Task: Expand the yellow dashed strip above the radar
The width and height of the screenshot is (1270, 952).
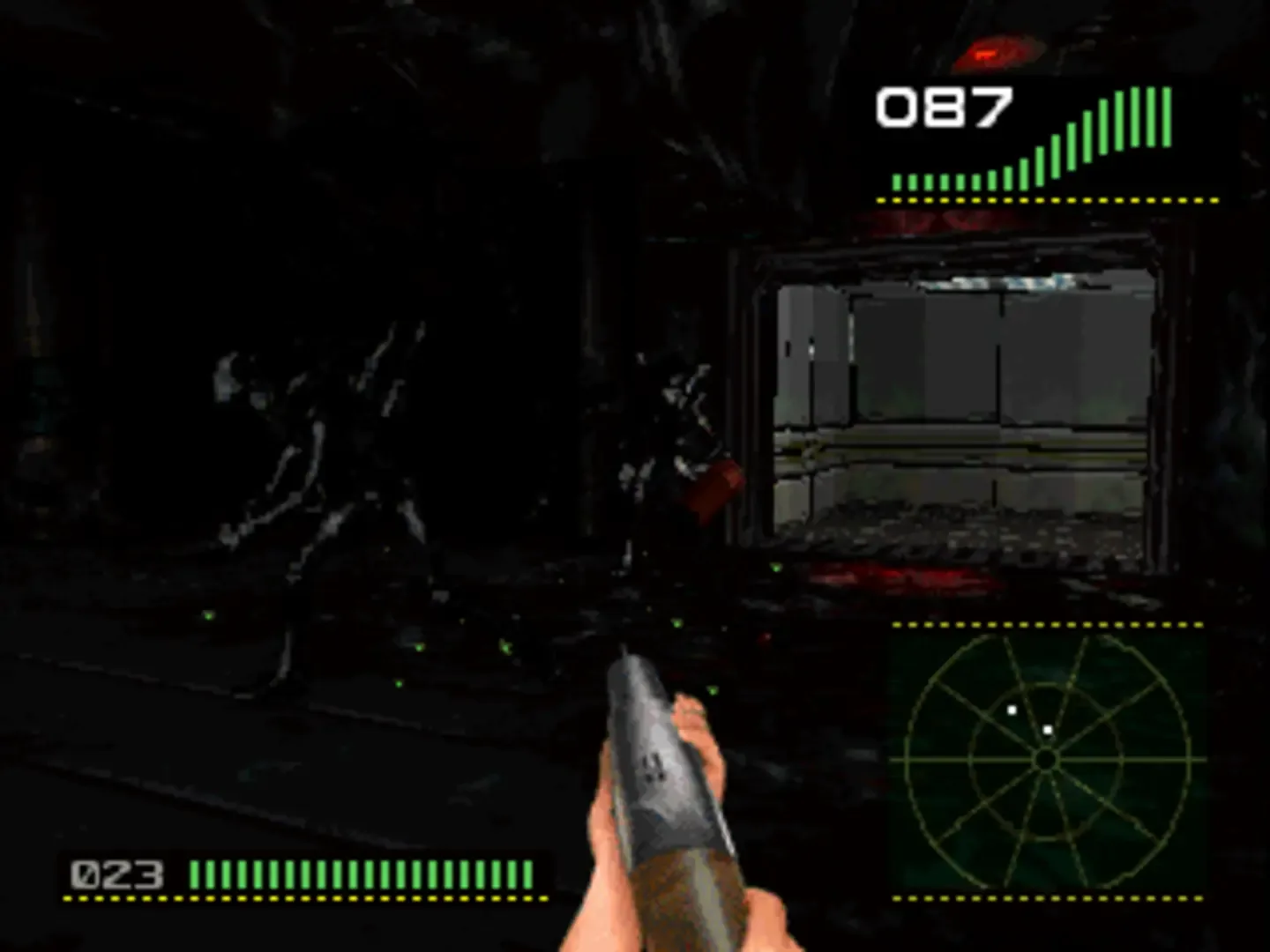Action: 1050,623
